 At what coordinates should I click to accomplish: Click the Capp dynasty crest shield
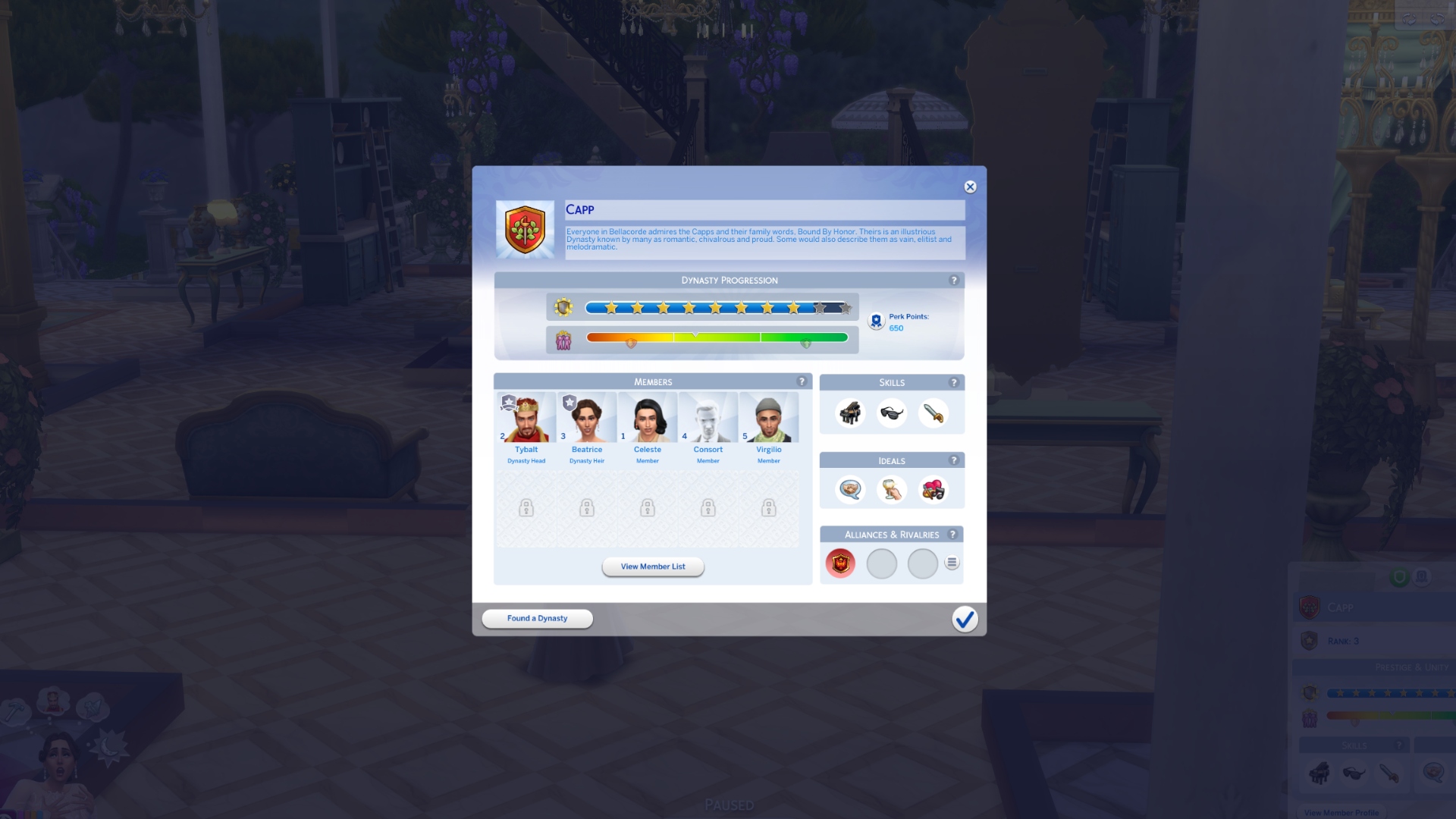tap(526, 229)
